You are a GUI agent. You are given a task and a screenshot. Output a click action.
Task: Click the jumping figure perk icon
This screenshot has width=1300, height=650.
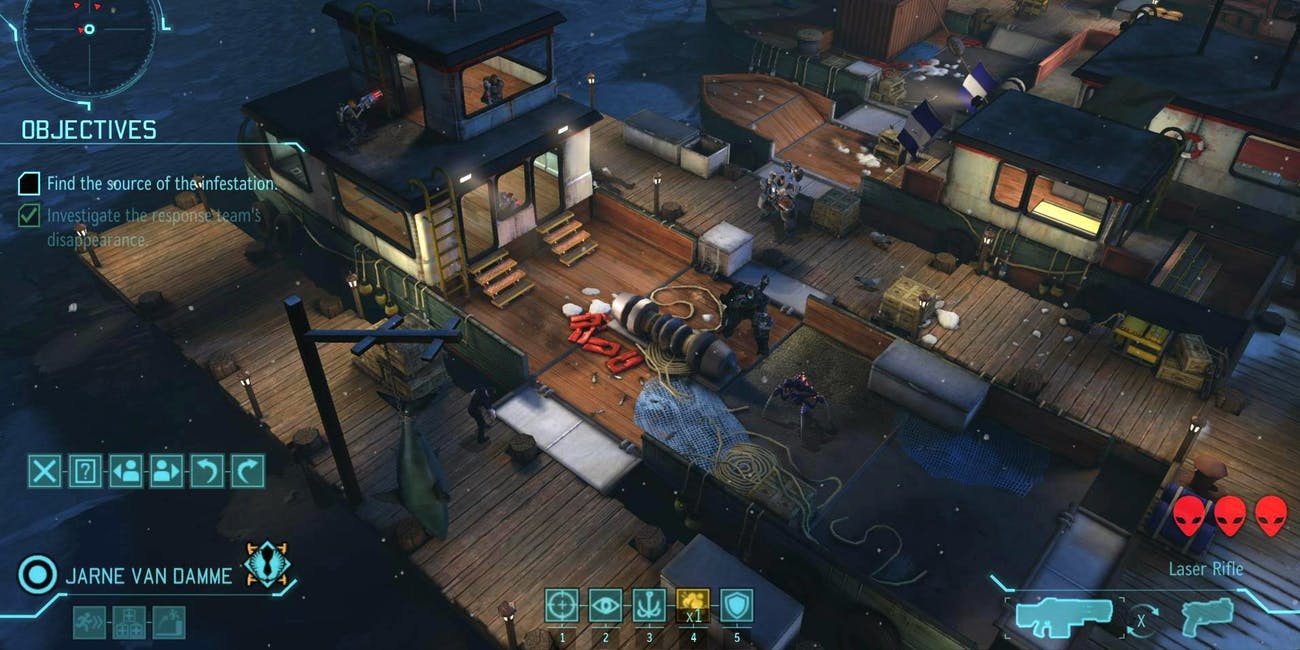pyautogui.click(x=169, y=622)
